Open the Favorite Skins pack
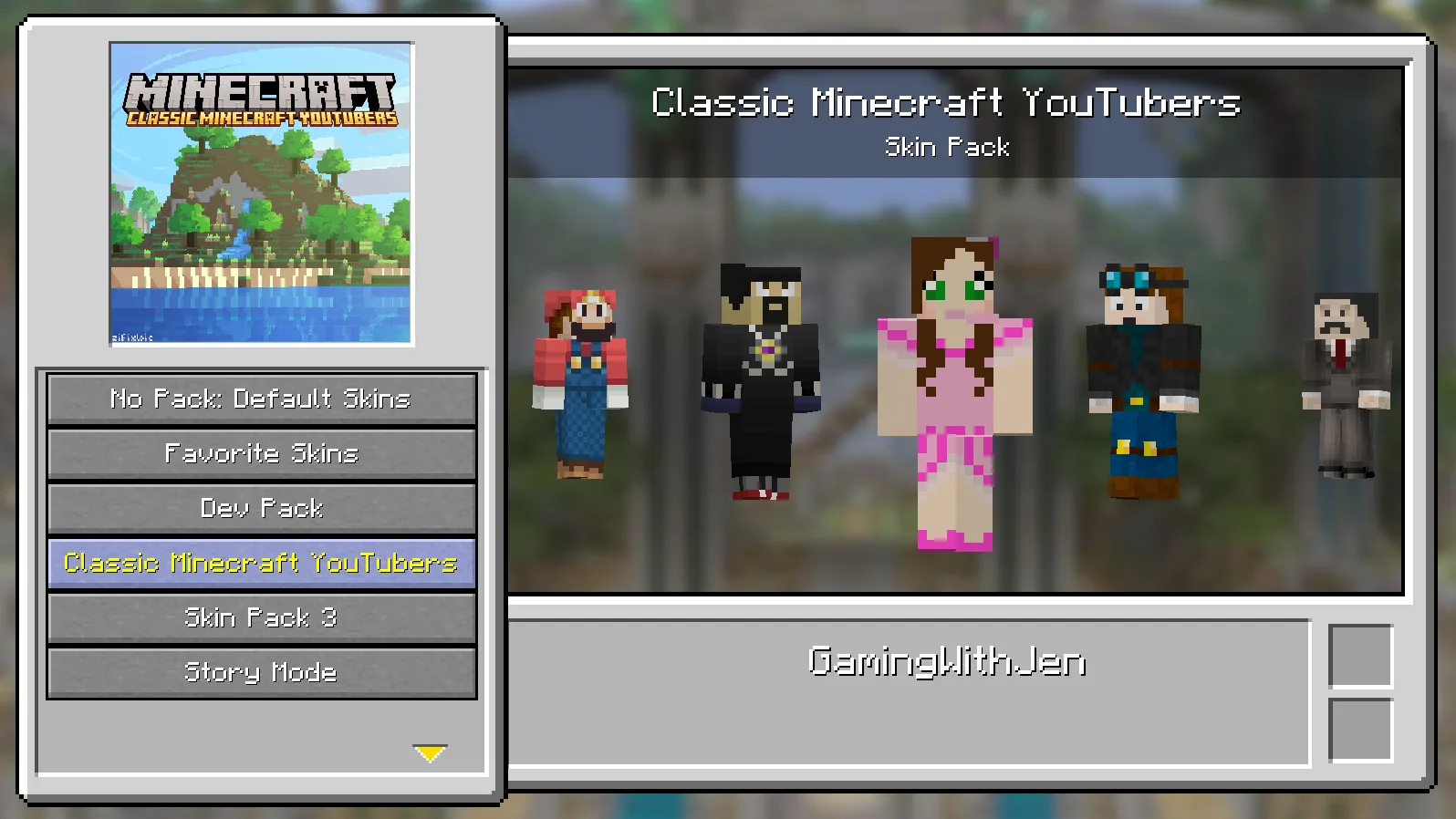 (260, 453)
